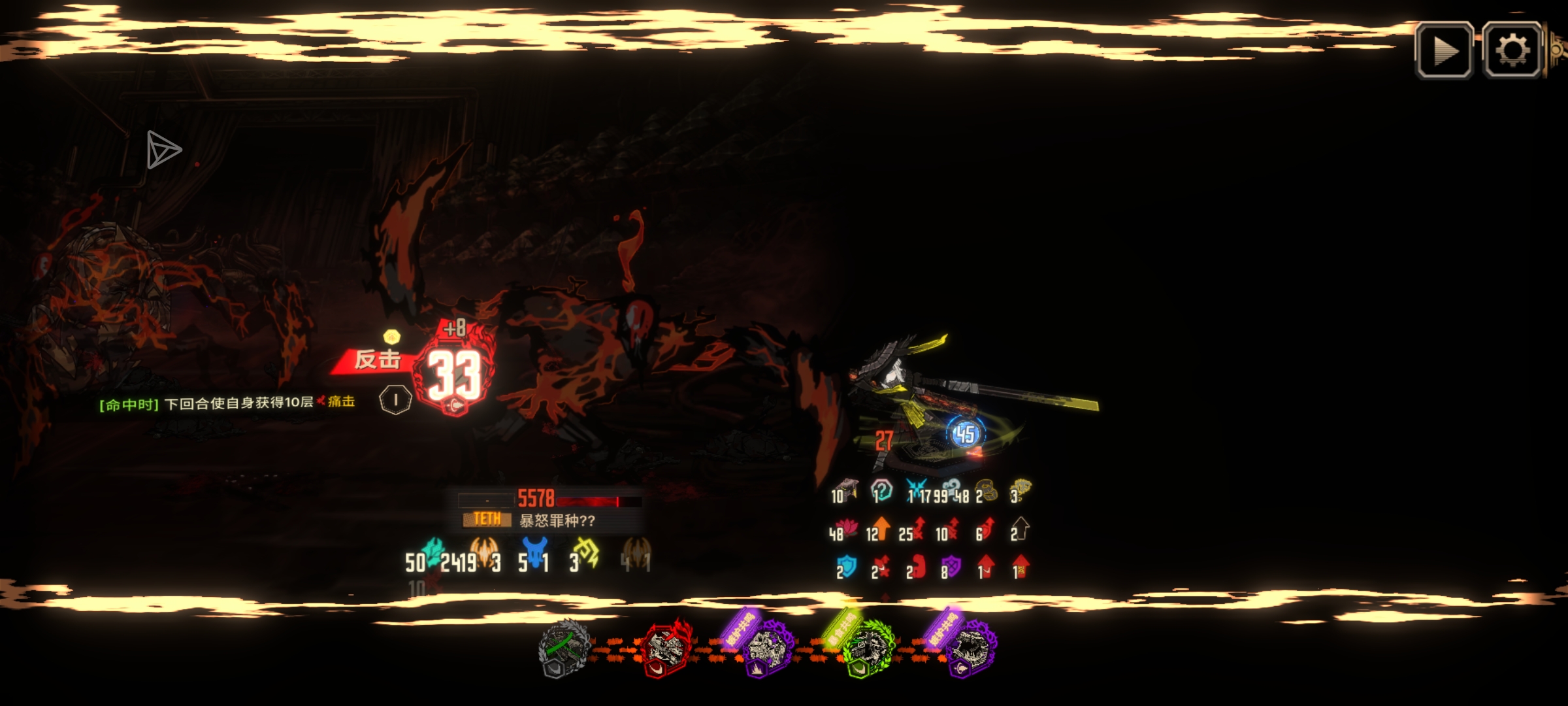Open the gear settings menu

tap(1512, 50)
